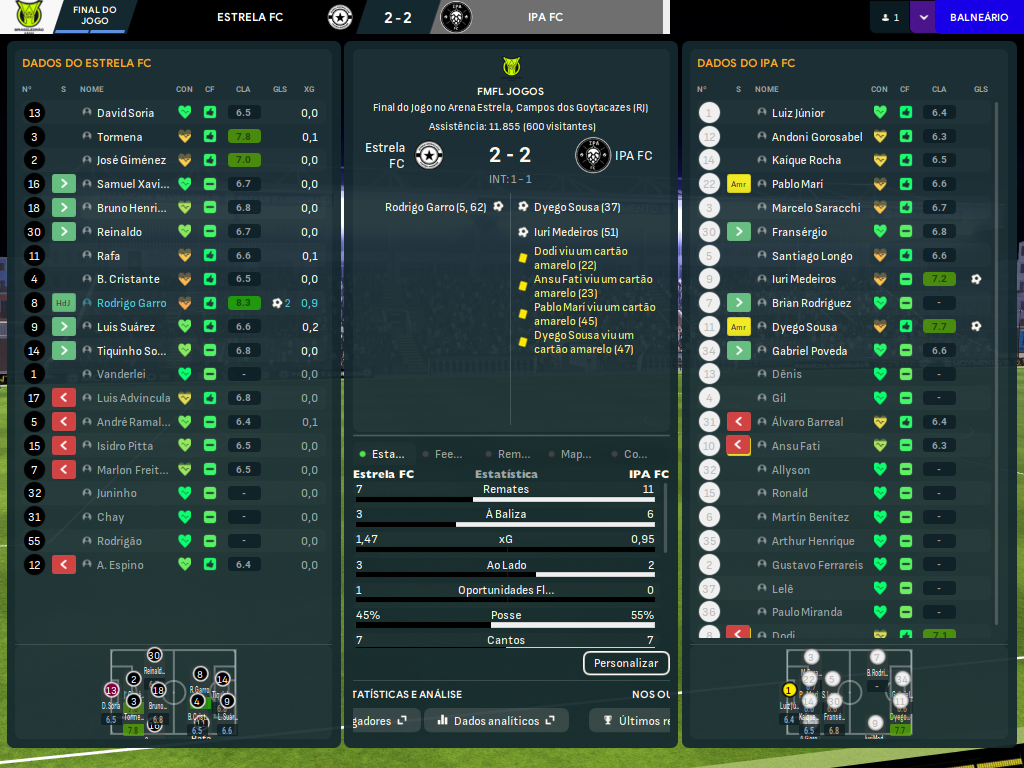Click the Balneário button
This screenshot has width=1024, height=768.
click(x=978, y=17)
